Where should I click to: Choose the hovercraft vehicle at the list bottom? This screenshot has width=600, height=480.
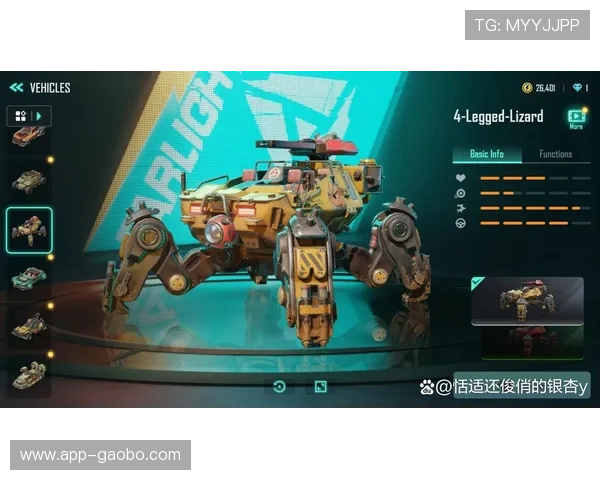pos(29,373)
